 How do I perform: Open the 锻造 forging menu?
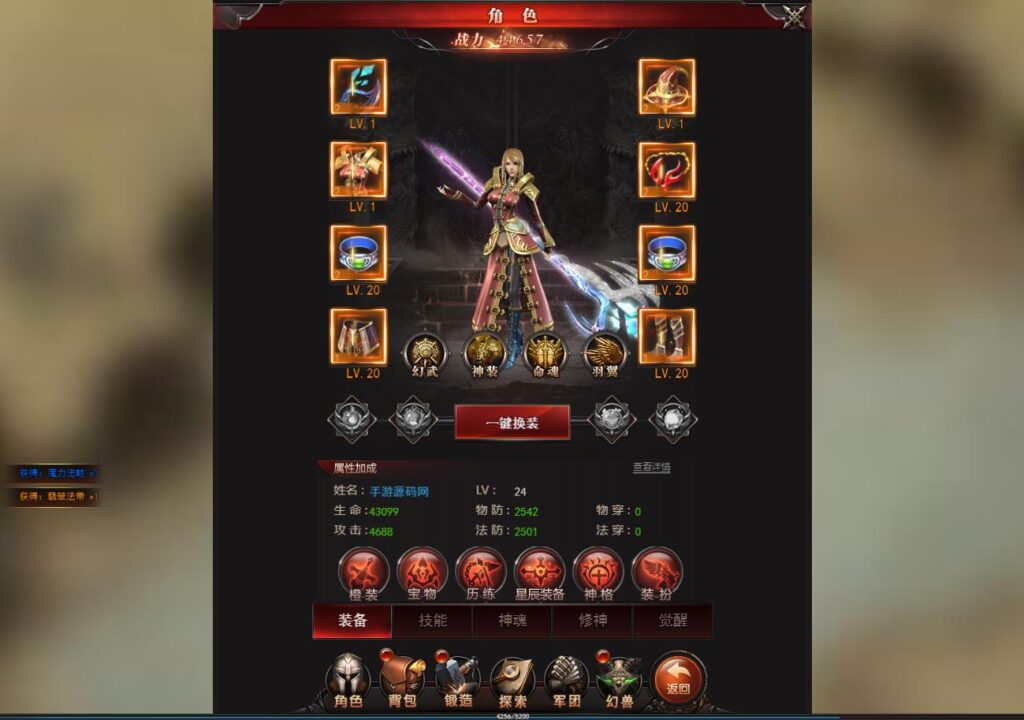[x=458, y=680]
